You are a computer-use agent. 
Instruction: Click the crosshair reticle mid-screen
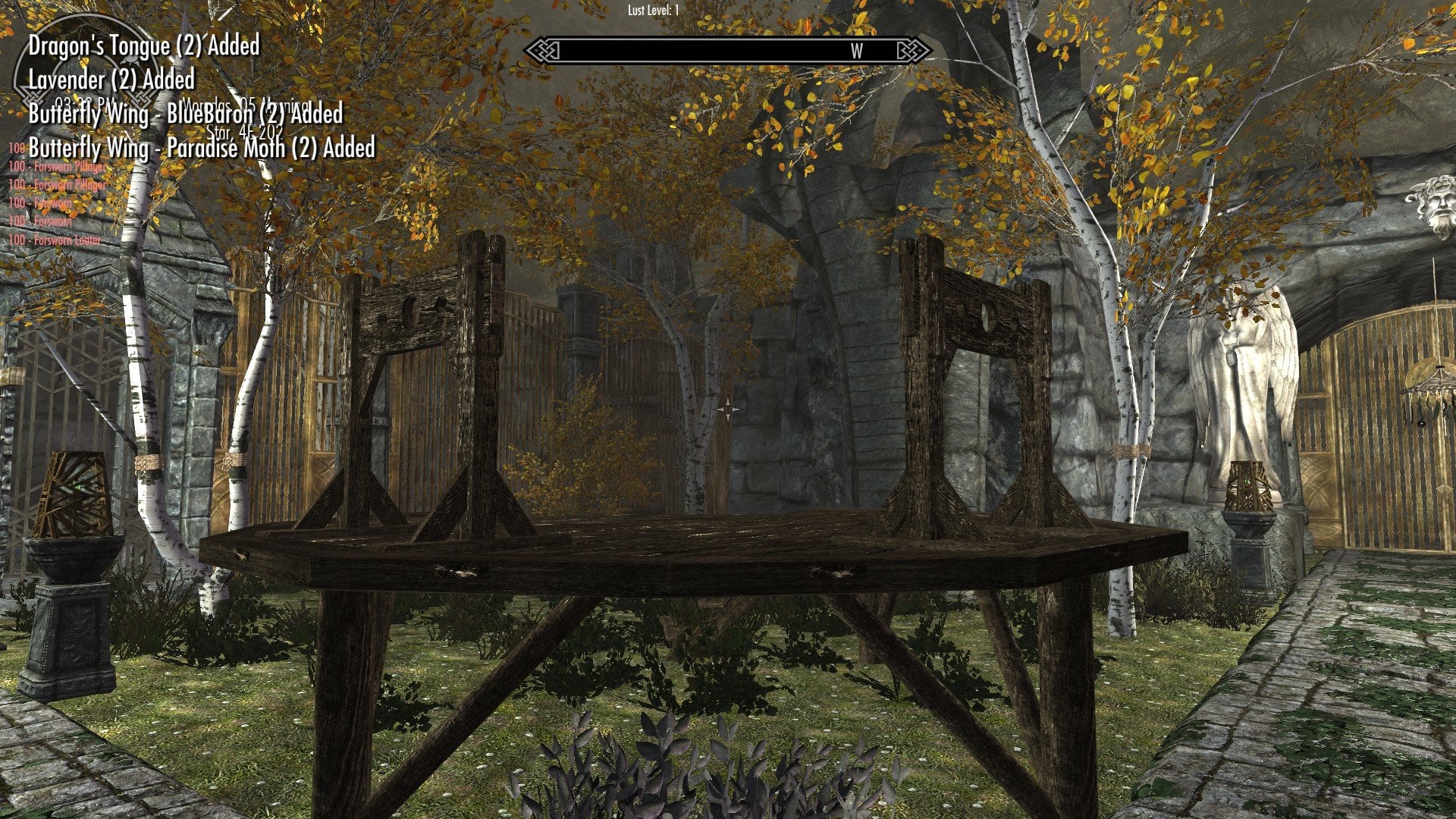click(728, 409)
